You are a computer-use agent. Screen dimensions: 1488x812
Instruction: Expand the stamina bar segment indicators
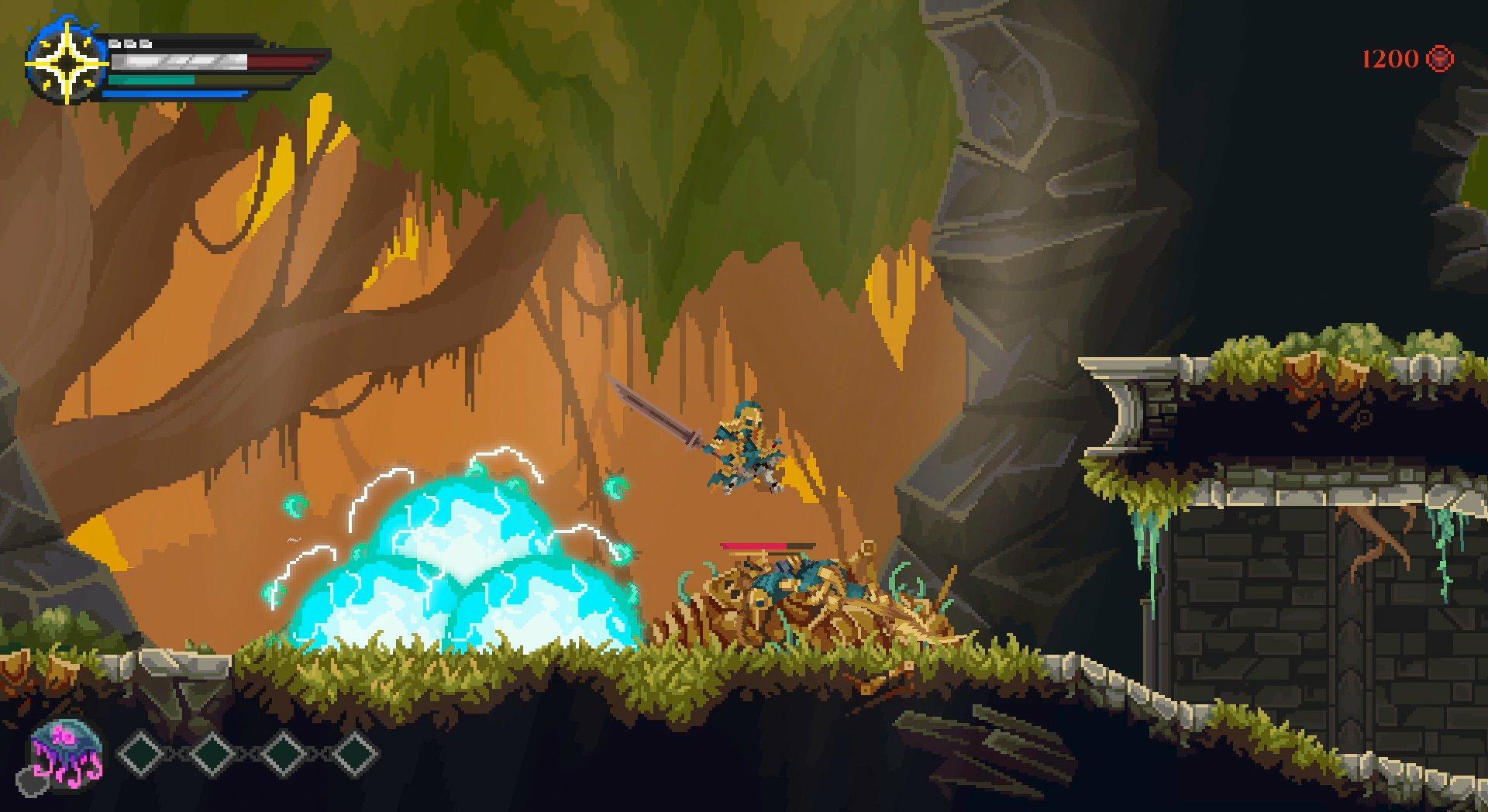[x=130, y=43]
